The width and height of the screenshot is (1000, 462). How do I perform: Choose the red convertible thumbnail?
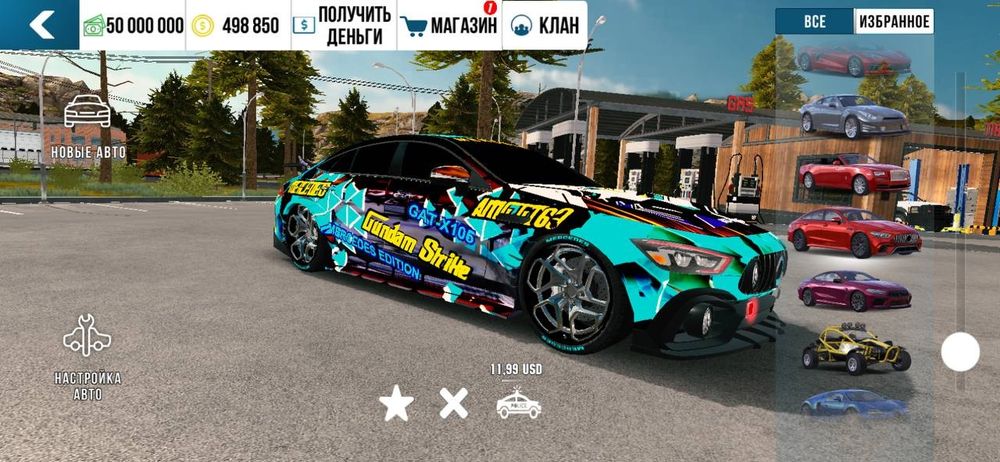pos(853,173)
